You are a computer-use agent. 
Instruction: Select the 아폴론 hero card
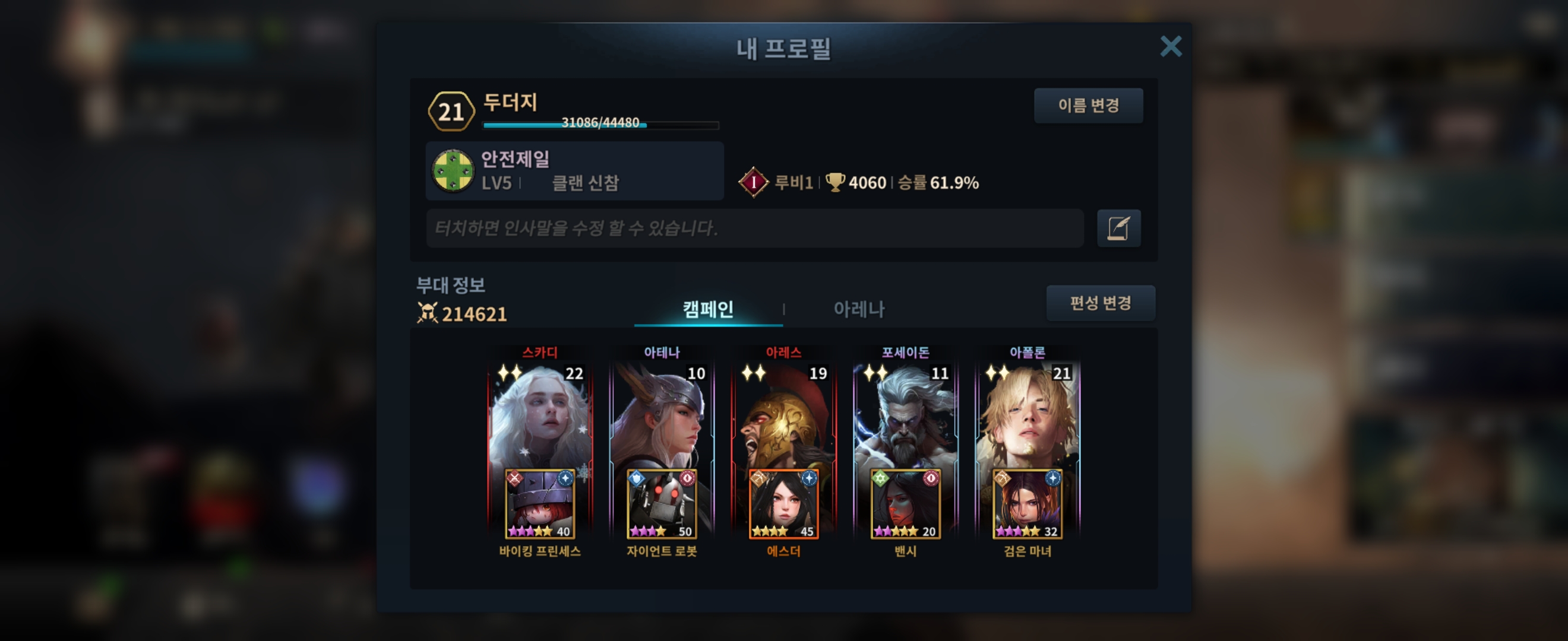pos(1028,414)
